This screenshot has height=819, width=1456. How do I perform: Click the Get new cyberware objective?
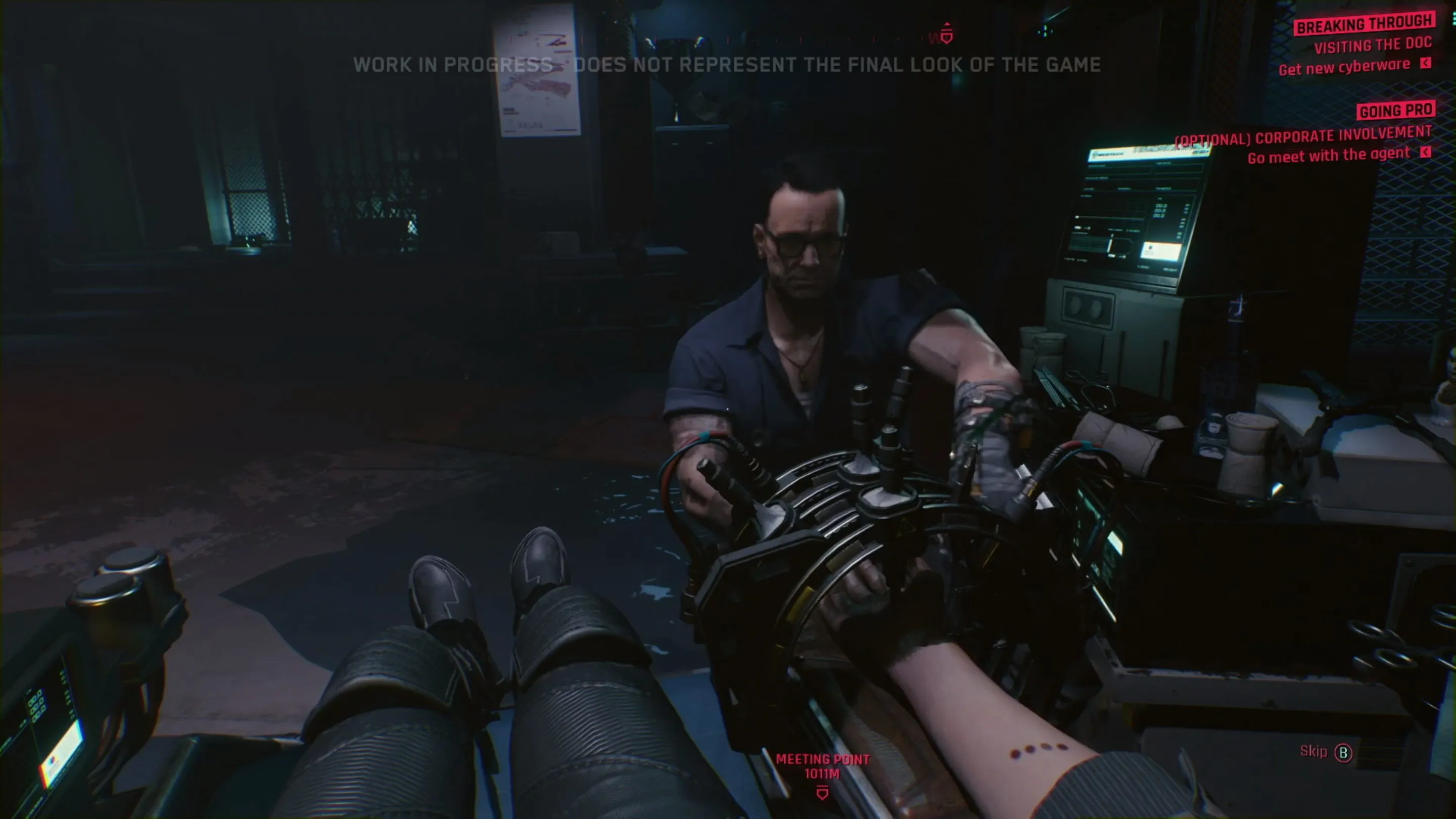[1344, 67]
